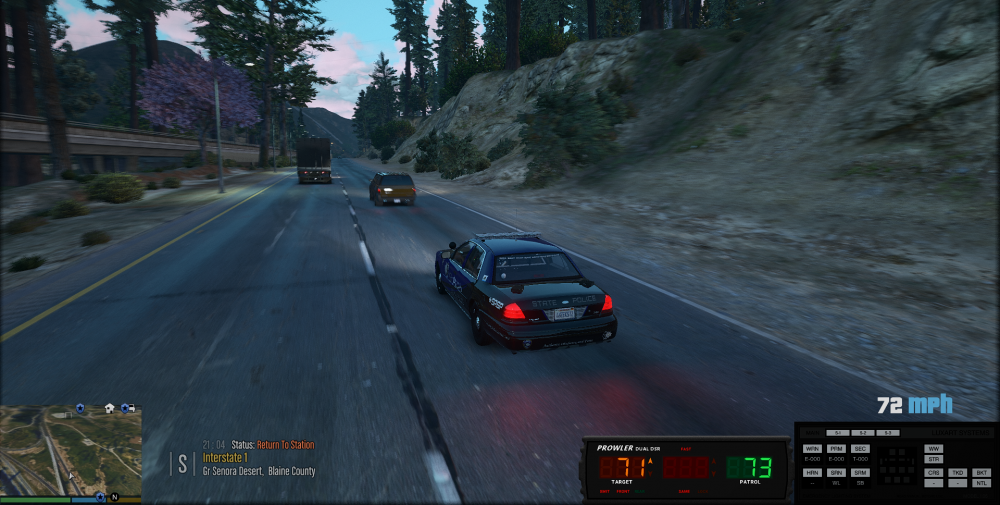The width and height of the screenshot is (1000, 505).
Task: Toggle the NTL button on siren panel
Action: 982,483
